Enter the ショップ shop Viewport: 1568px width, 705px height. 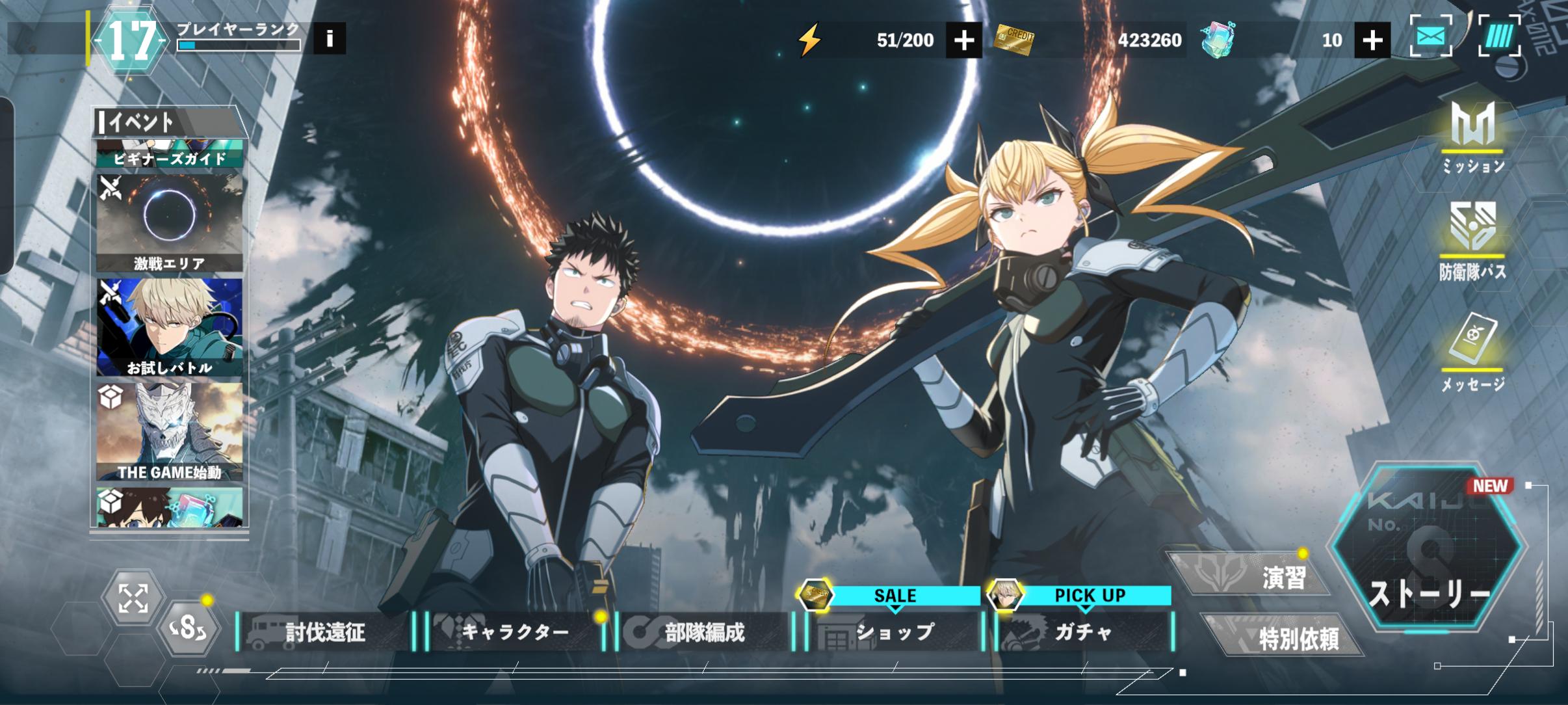click(x=895, y=631)
